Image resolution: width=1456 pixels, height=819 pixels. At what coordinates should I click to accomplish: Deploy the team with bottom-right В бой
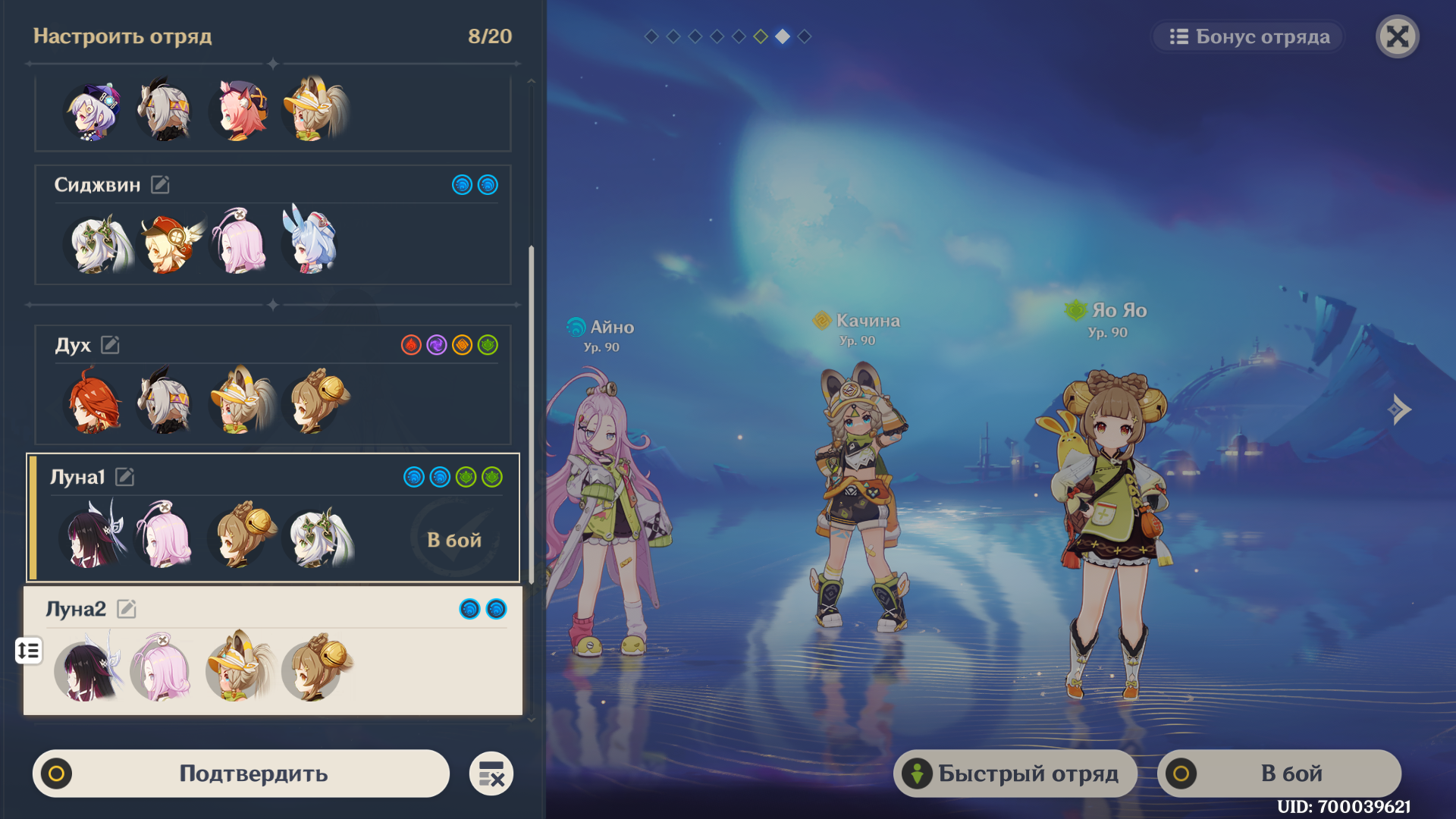1279,773
